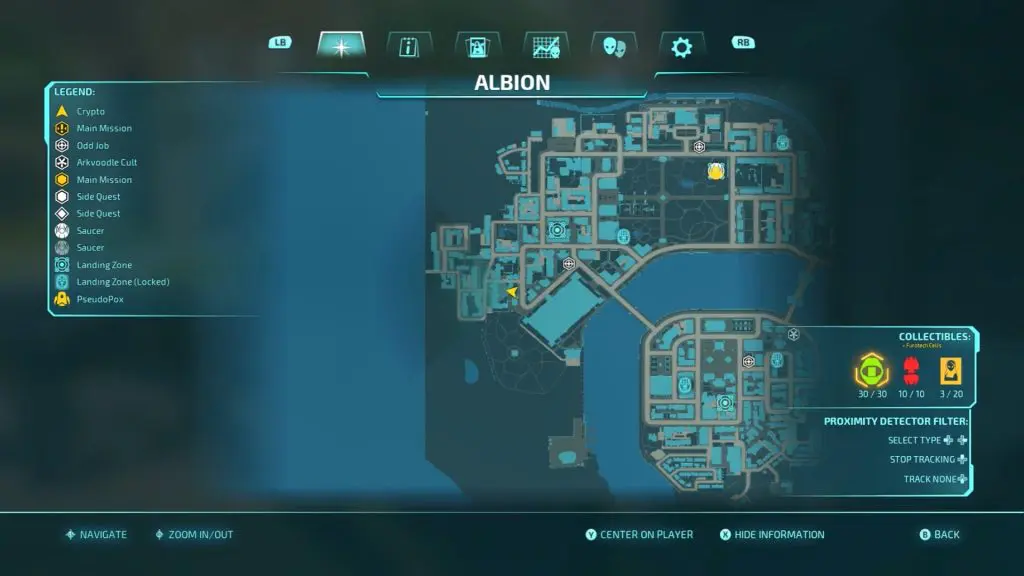The image size is (1024, 576).
Task: Open the gear settings tab
Action: [681, 46]
